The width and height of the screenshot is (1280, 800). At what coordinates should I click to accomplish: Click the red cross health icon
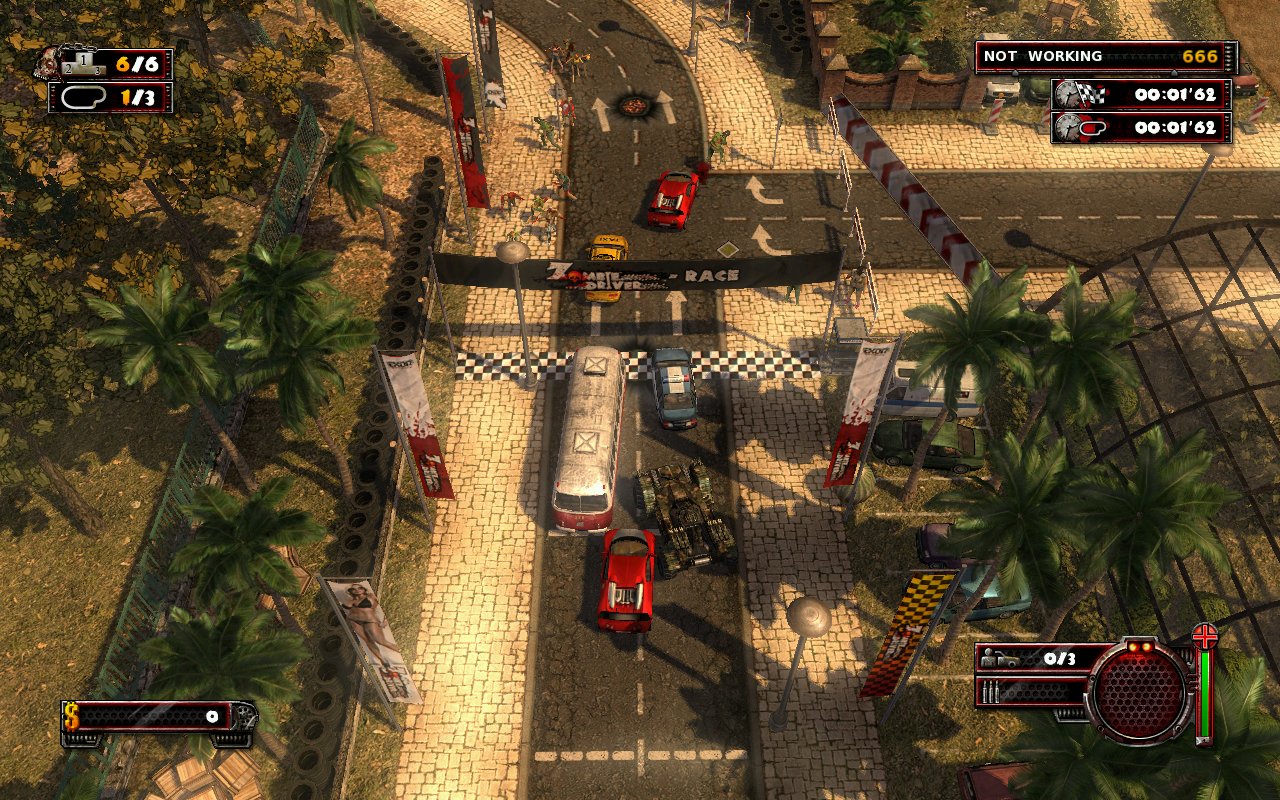(x=1205, y=637)
